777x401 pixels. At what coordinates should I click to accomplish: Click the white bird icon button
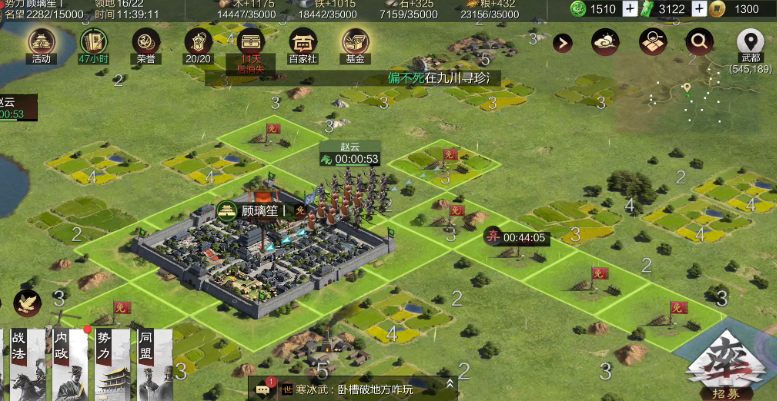[x=27, y=302]
